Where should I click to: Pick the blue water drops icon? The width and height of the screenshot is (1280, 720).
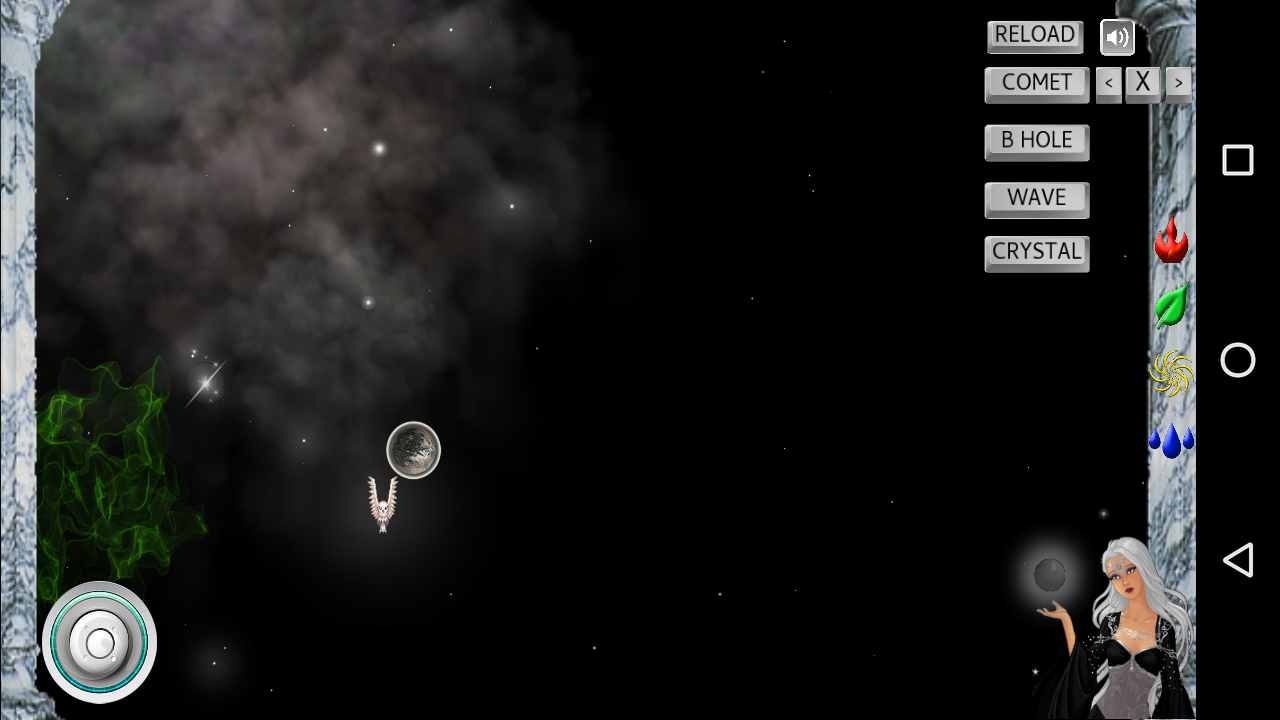click(x=1171, y=440)
